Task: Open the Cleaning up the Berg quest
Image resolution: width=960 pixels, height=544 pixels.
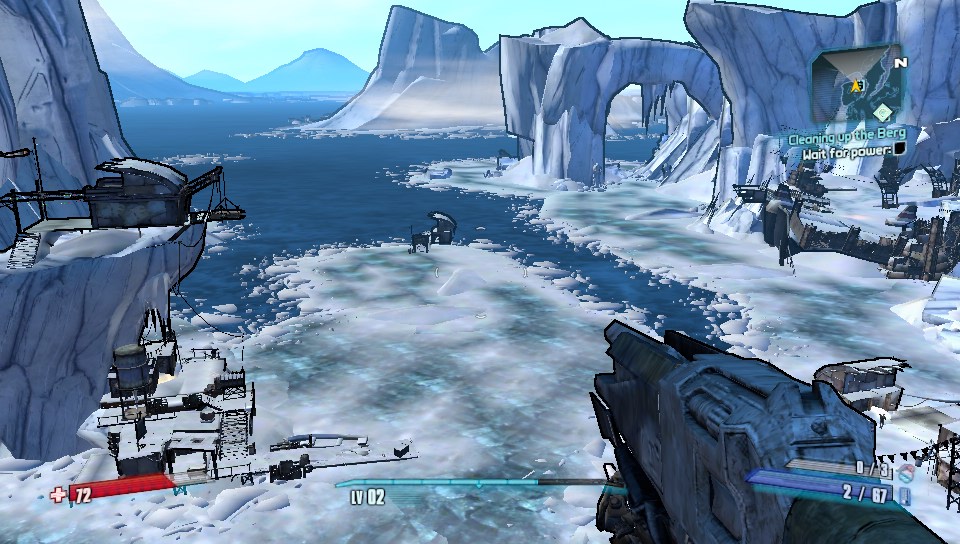Action: [845, 138]
